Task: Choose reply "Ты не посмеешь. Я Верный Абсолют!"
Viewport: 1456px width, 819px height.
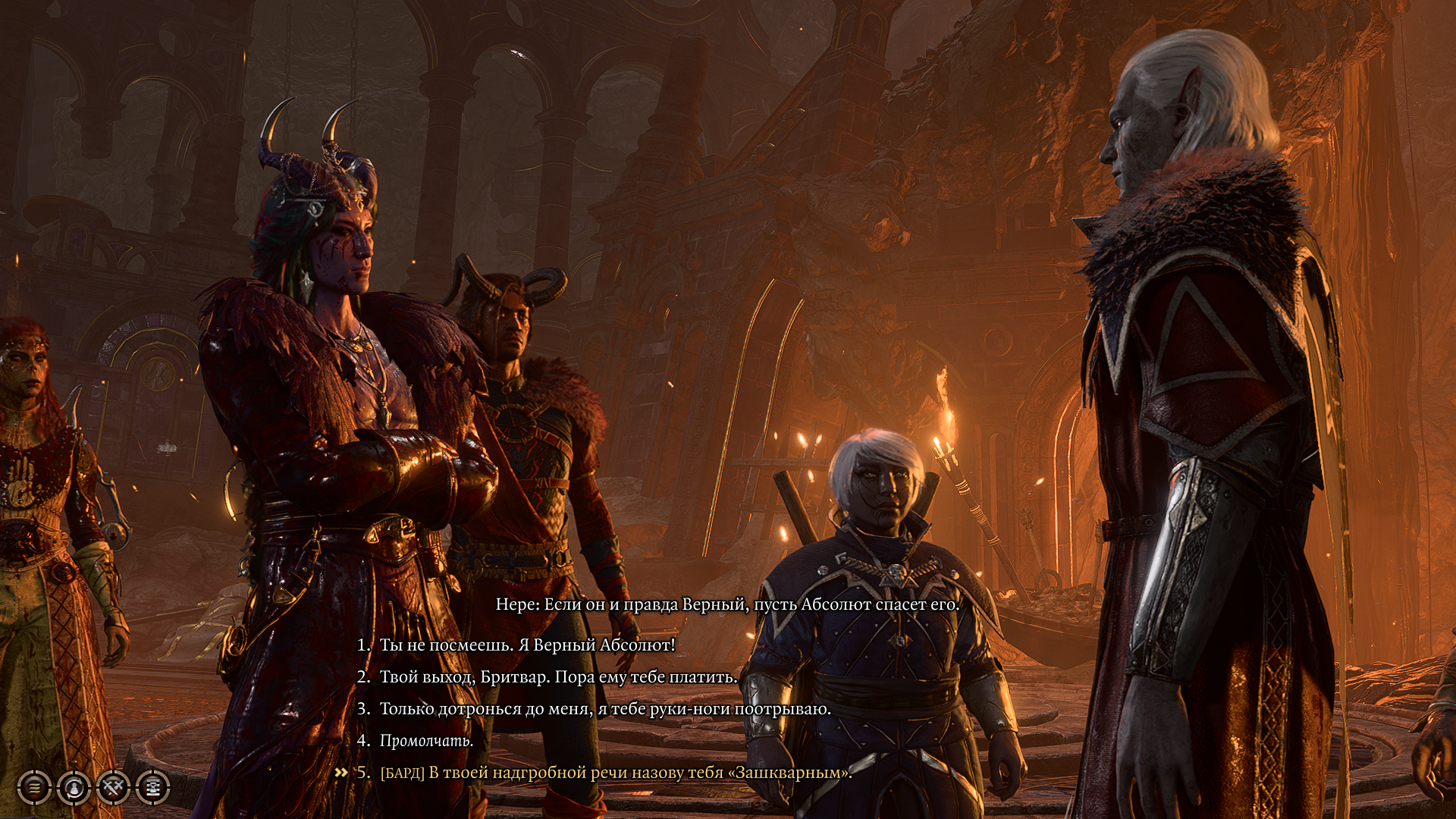Action: pos(526,645)
